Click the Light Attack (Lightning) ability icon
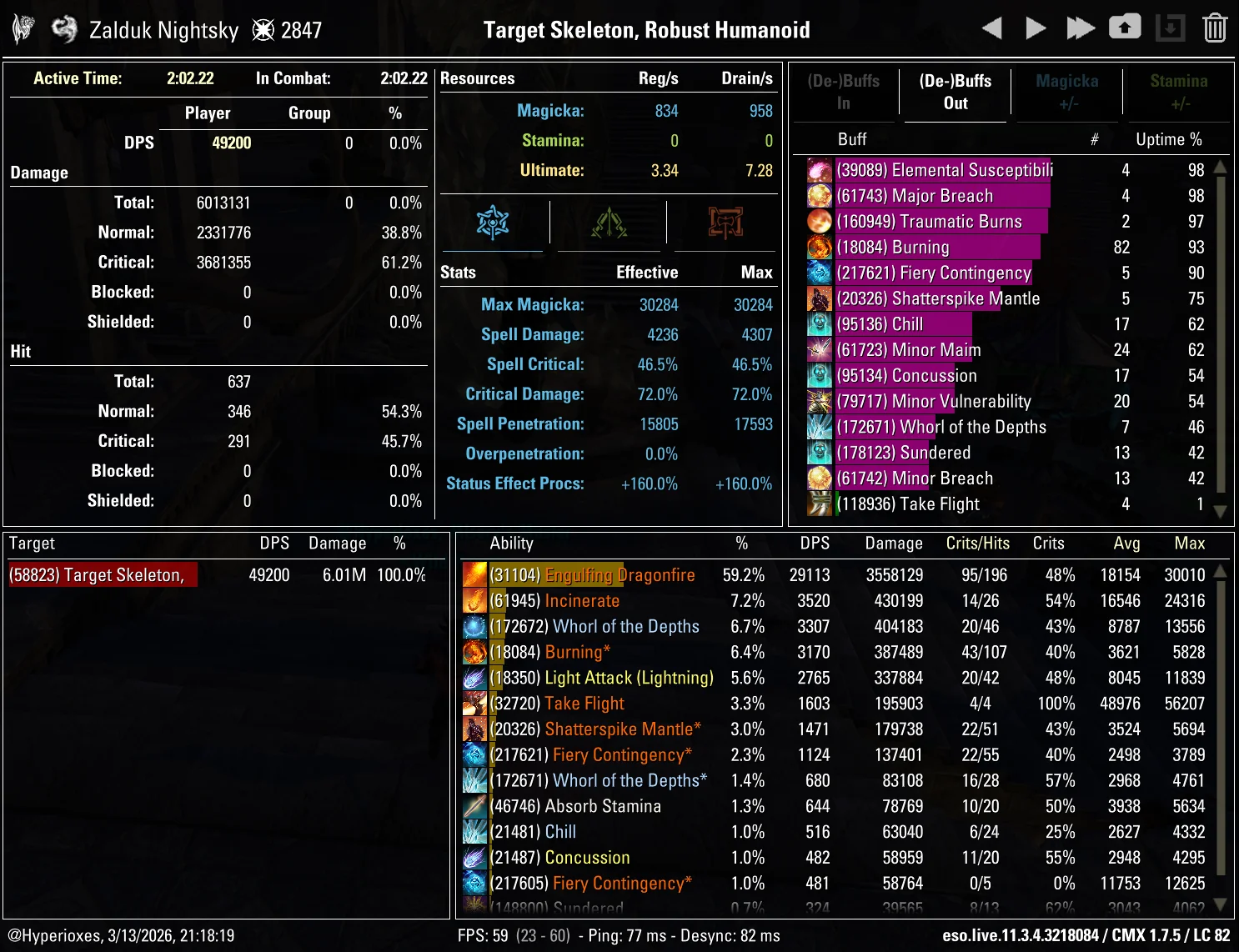1239x952 pixels. pyautogui.click(x=474, y=678)
